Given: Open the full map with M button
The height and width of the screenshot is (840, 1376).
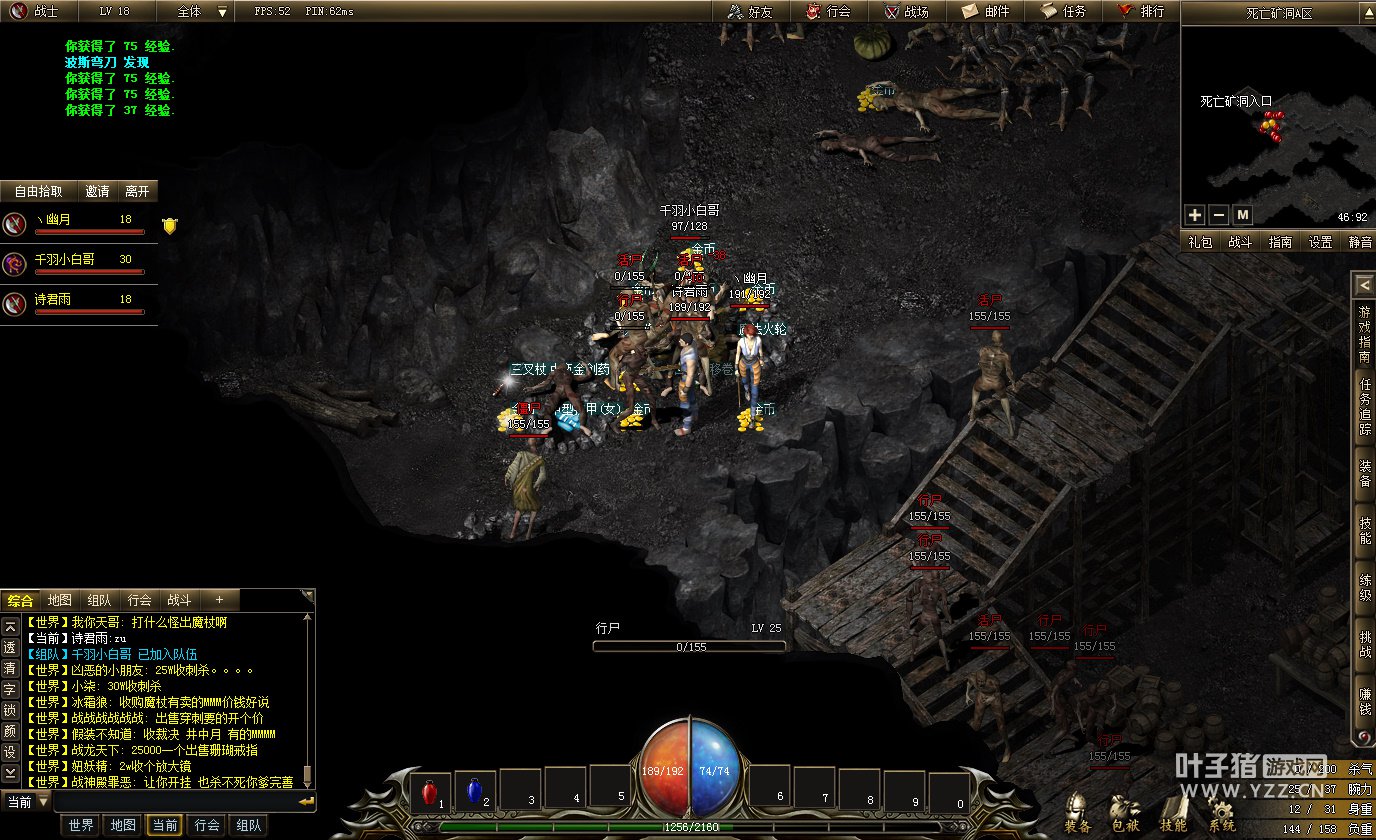Looking at the screenshot, I should [x=1242, y=215].
